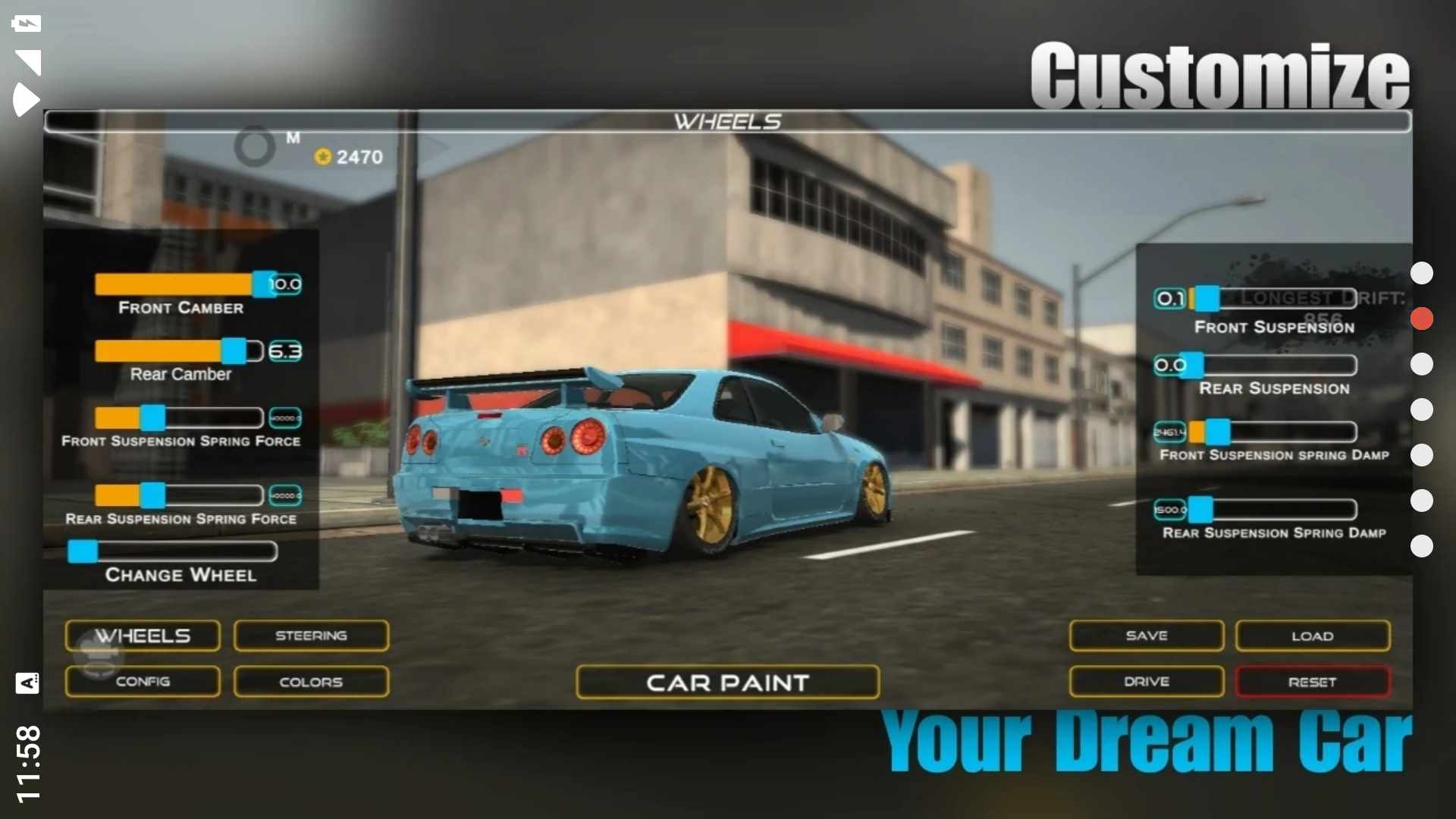The width and height of the screenshot is (1456, 819).
Task: Change the Front Suspension Spring Damp slider
Action: coord(1218,431)
